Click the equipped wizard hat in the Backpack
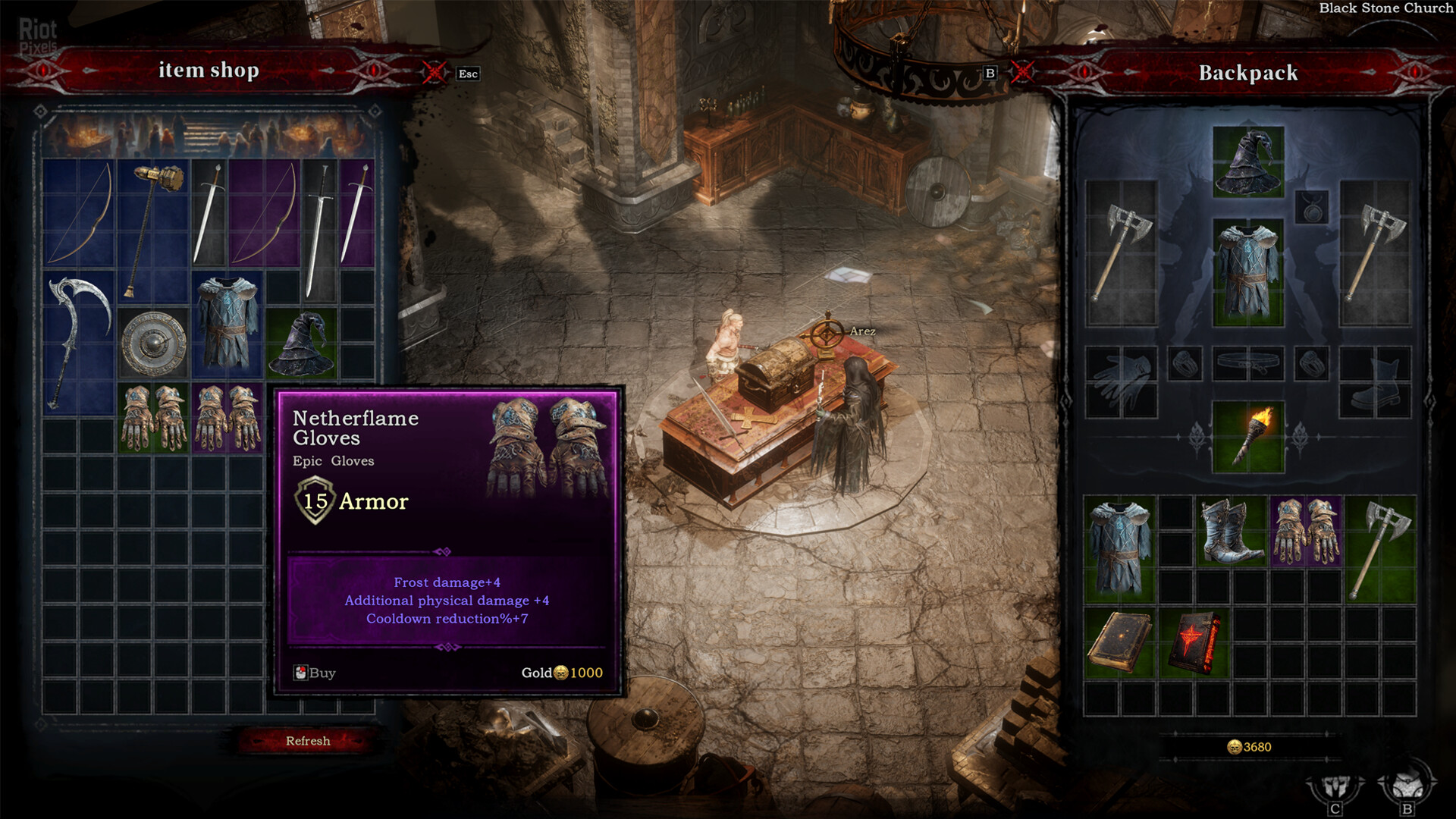The width and height of the screenshot is (1456, 819). [1247, 159]
